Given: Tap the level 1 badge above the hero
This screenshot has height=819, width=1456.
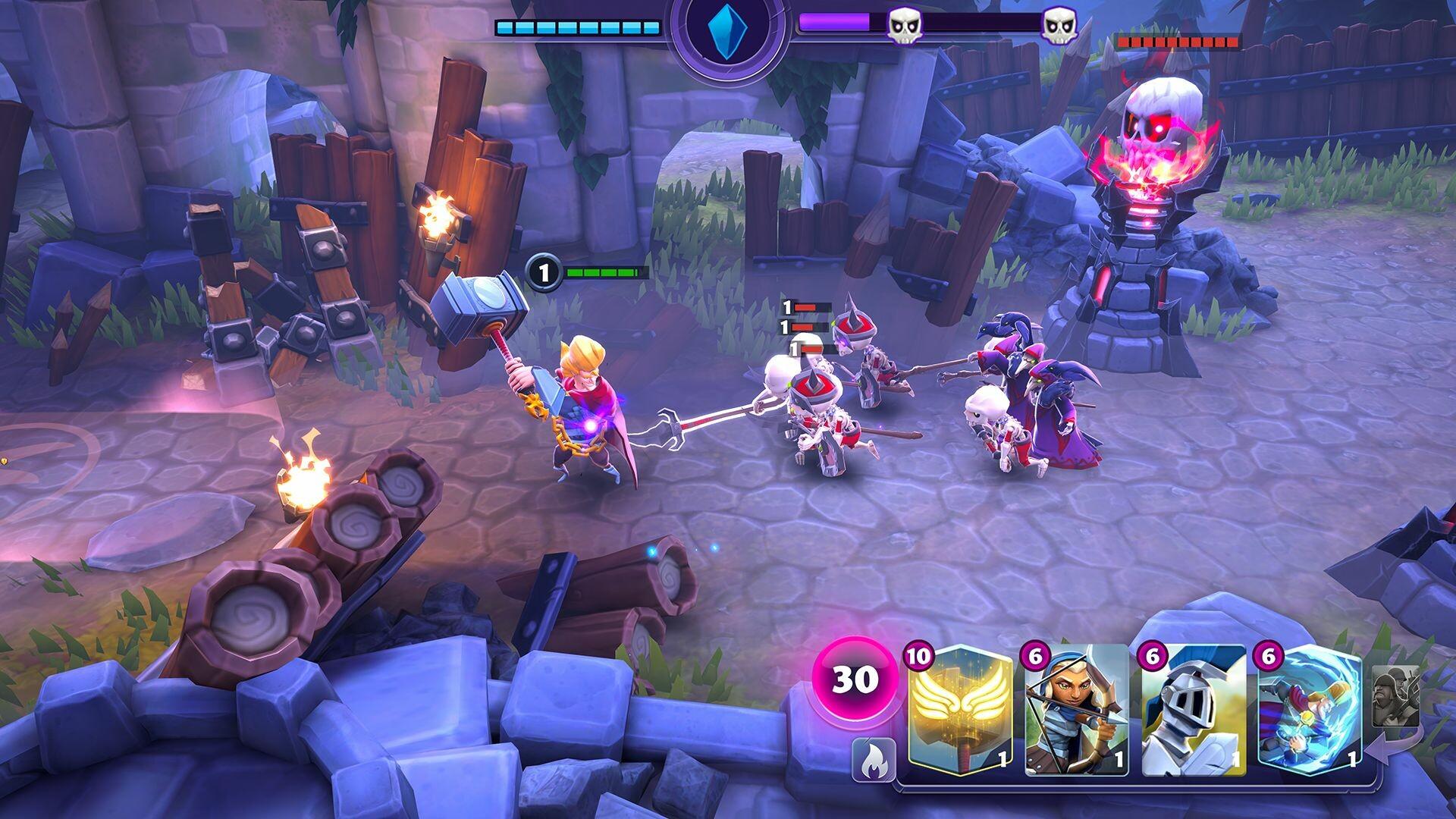Looking at the screenshot, I should pos(543,275).
